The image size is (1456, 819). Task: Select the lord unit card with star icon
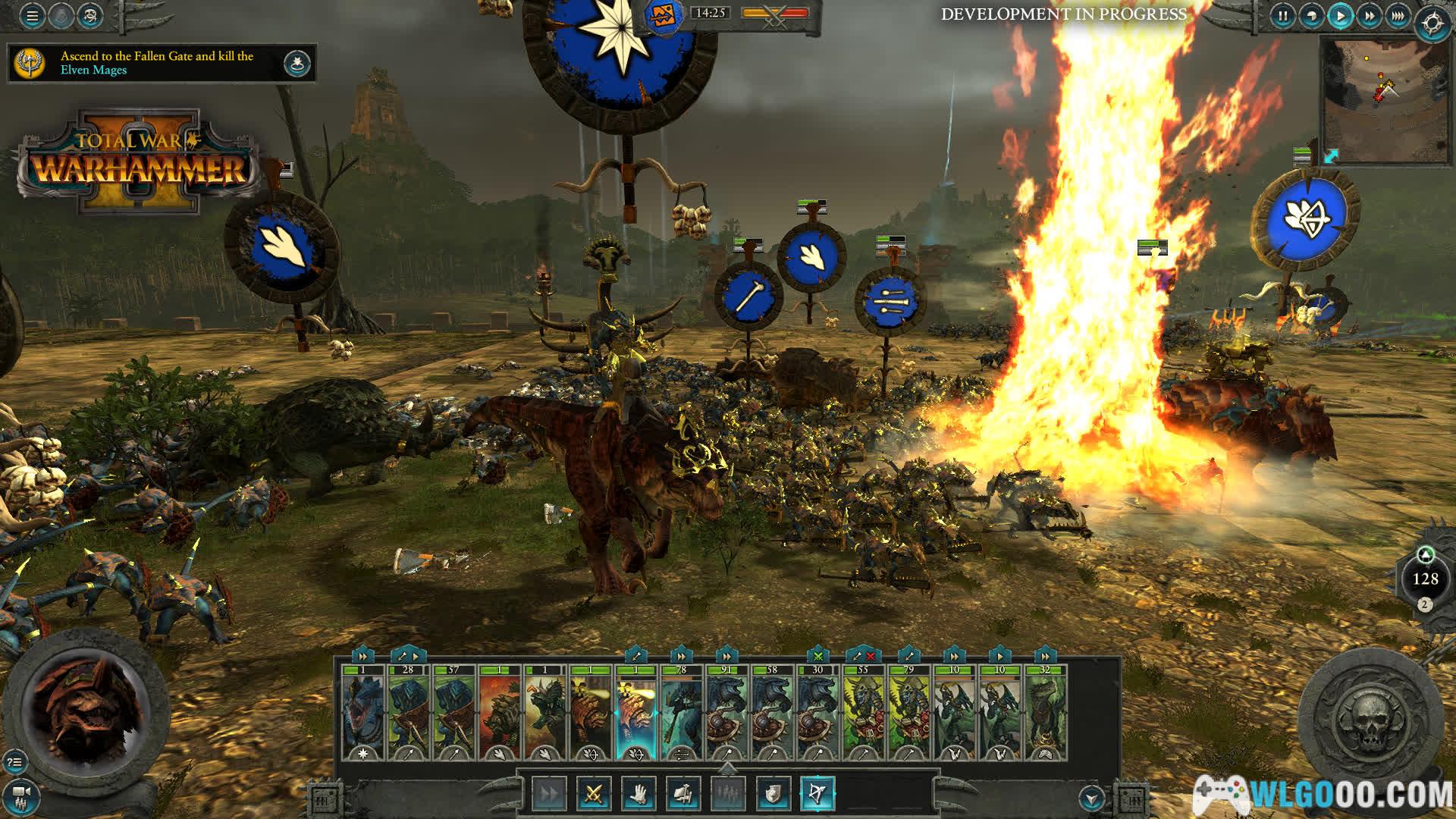tap(363, 713)
